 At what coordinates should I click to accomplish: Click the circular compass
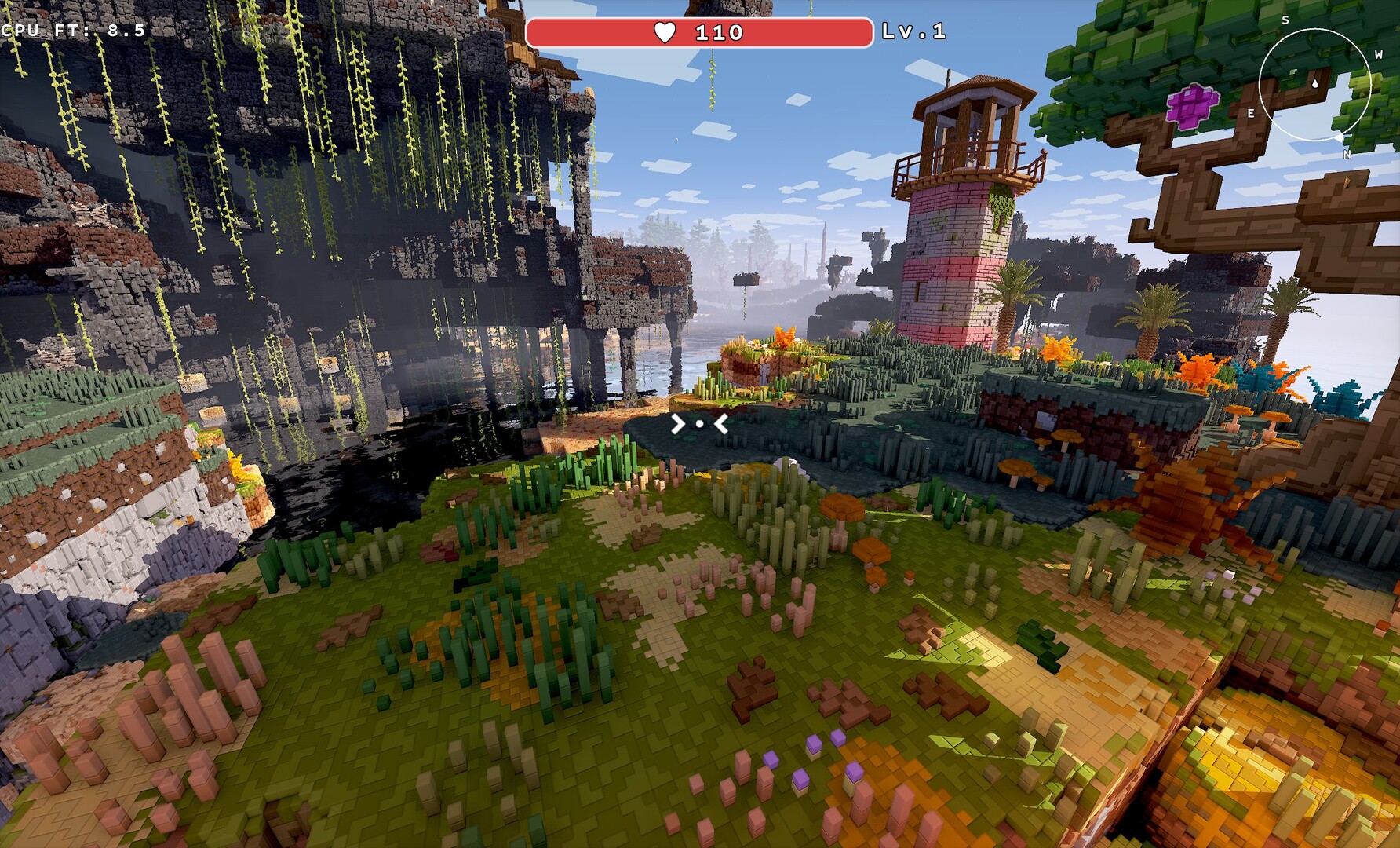pyautogui.click(x=1314, y=85)
